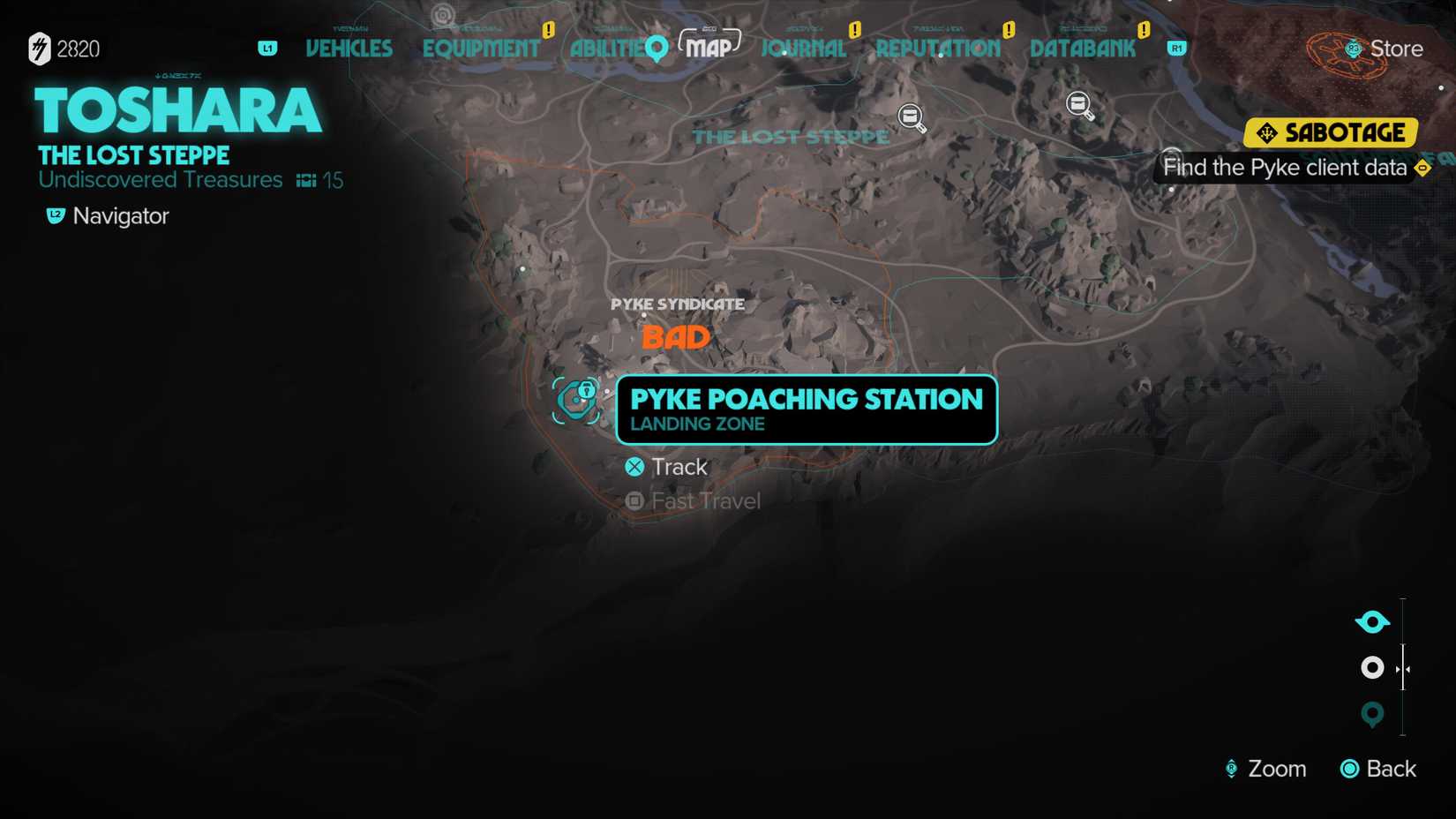The image size is (1456, 819).
Task: Switch to the Databank tab
Action: tap(1083, 49)
